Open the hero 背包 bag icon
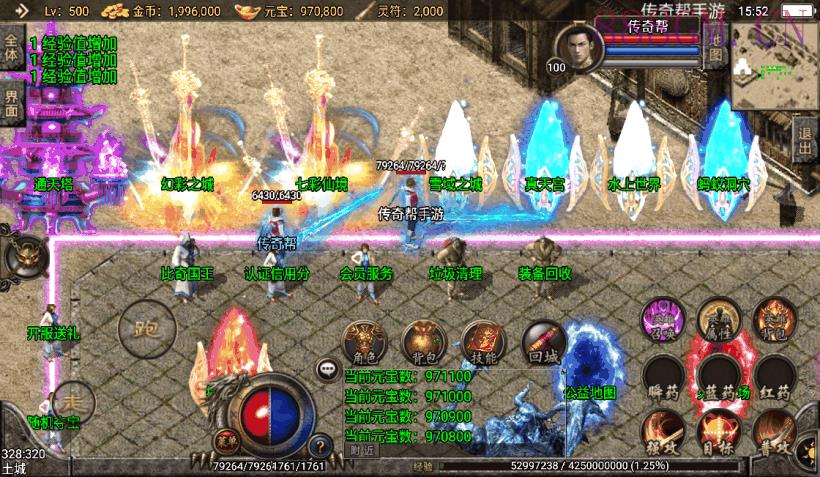The height and width of the screenshot is (477, 820). pyautogui.click(x=775, y=319)
